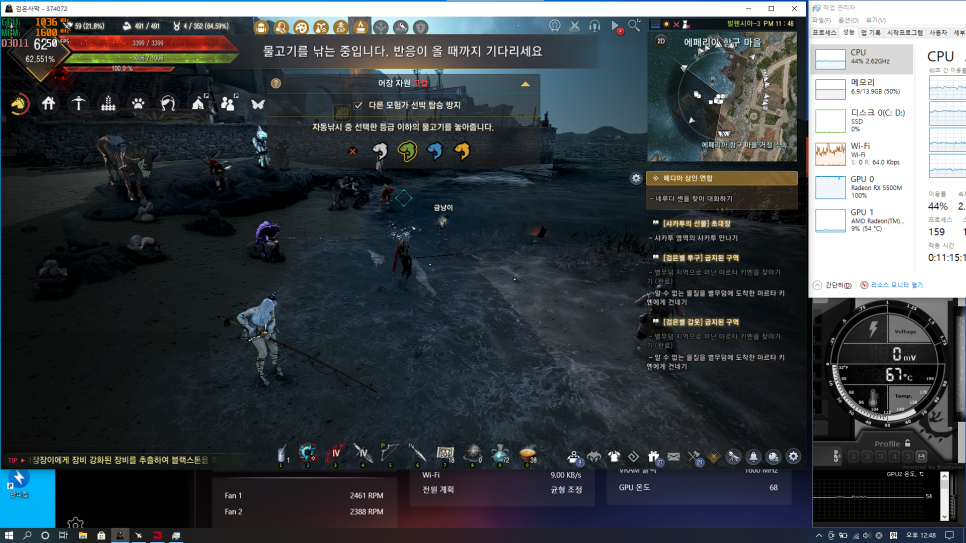Toggle the 2D minimap mode button

[x=661, y=40]
